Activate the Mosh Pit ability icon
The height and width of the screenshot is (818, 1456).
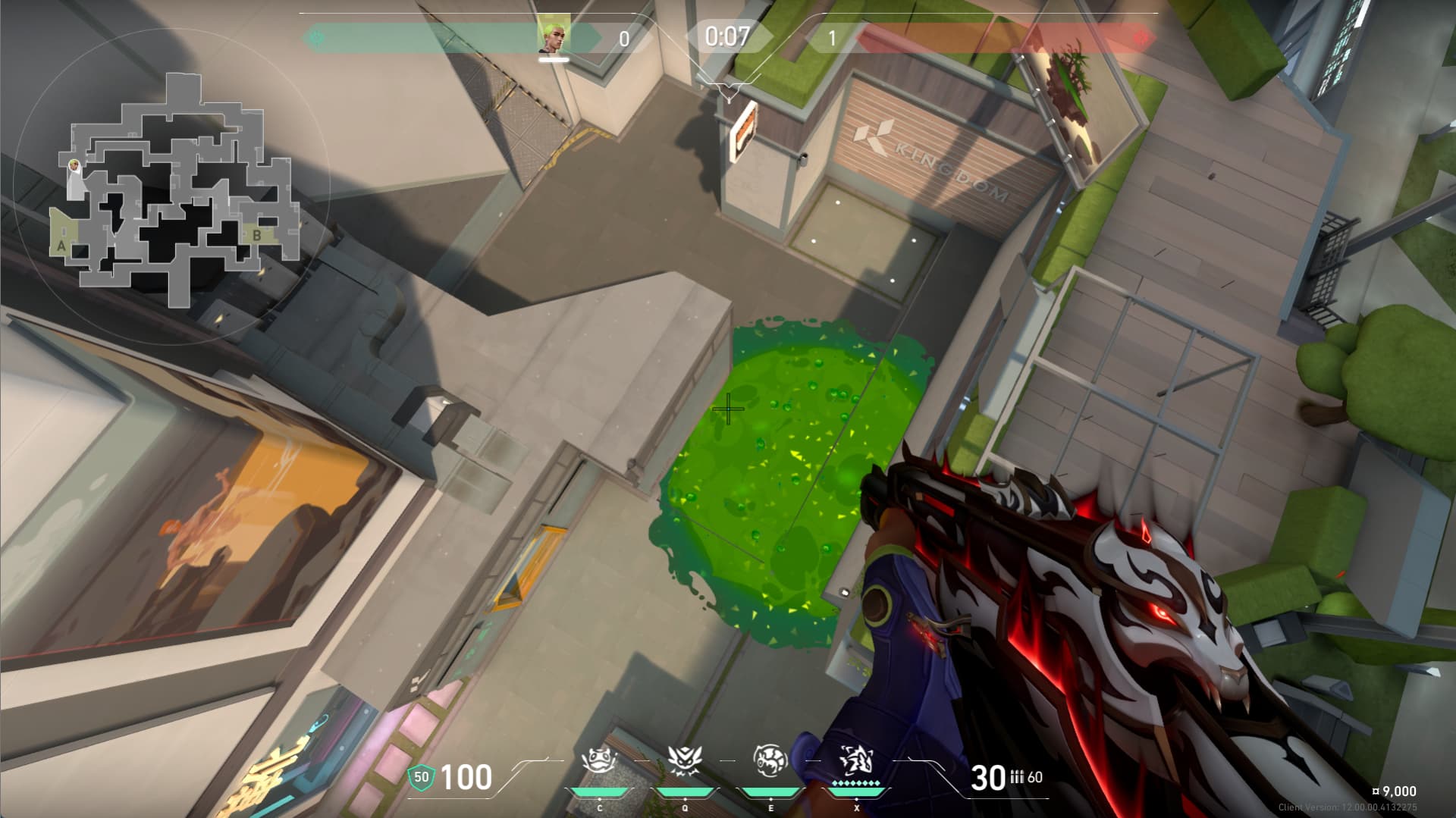click(599, 760)
